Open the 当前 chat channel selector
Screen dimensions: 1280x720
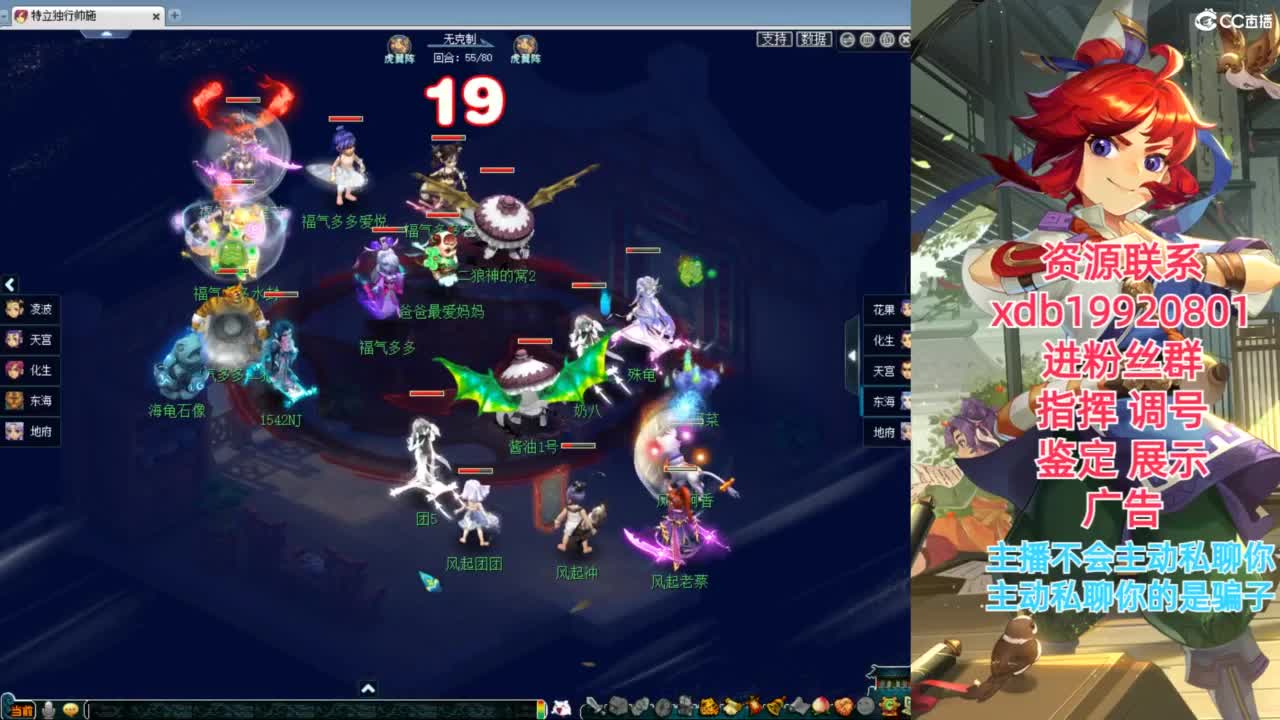click(24, 710)
